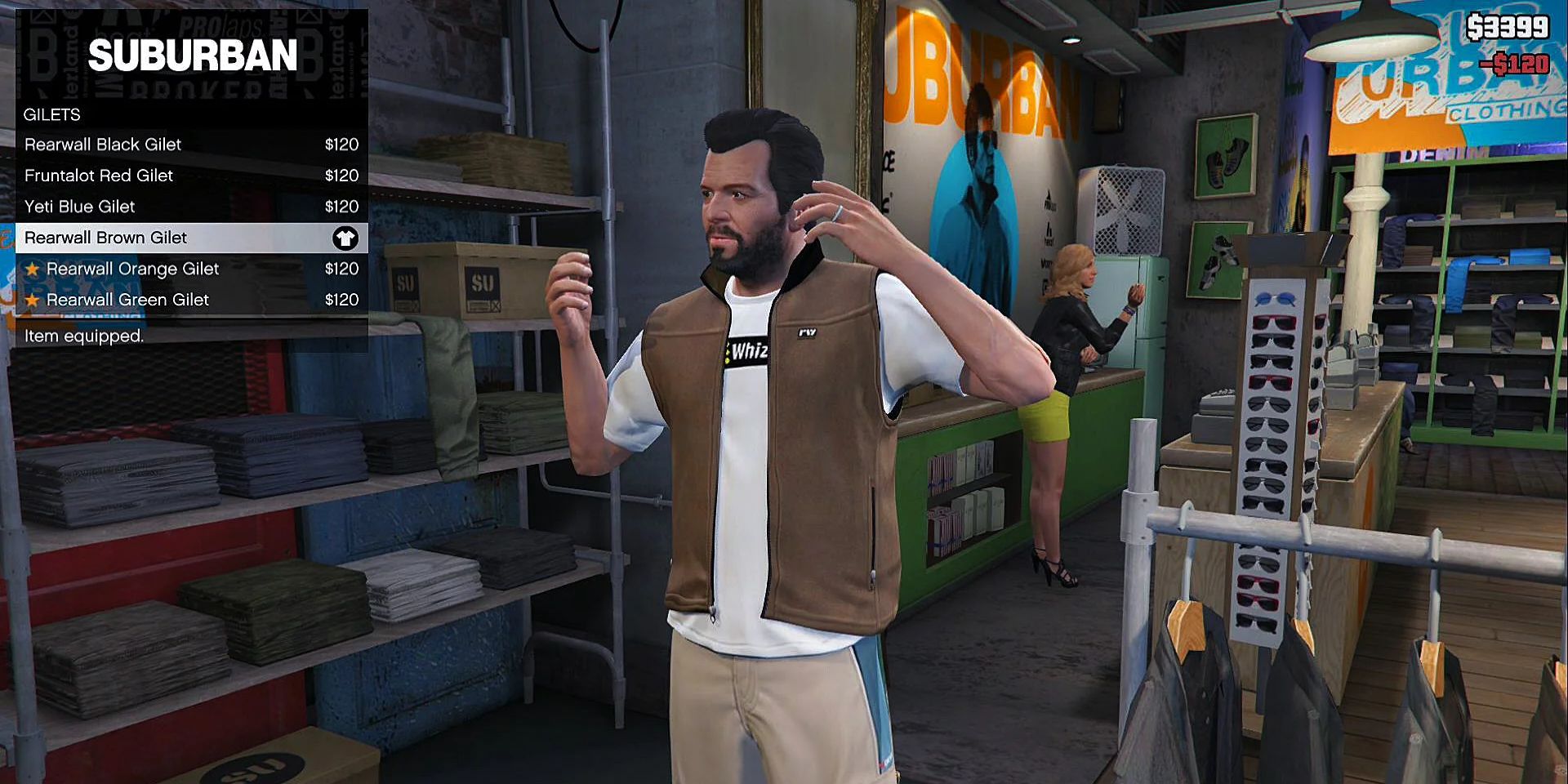Click the dollar price tag on Yeti Blue Gilet
The image size is (1568, 784).
click(x=342, y=207)
